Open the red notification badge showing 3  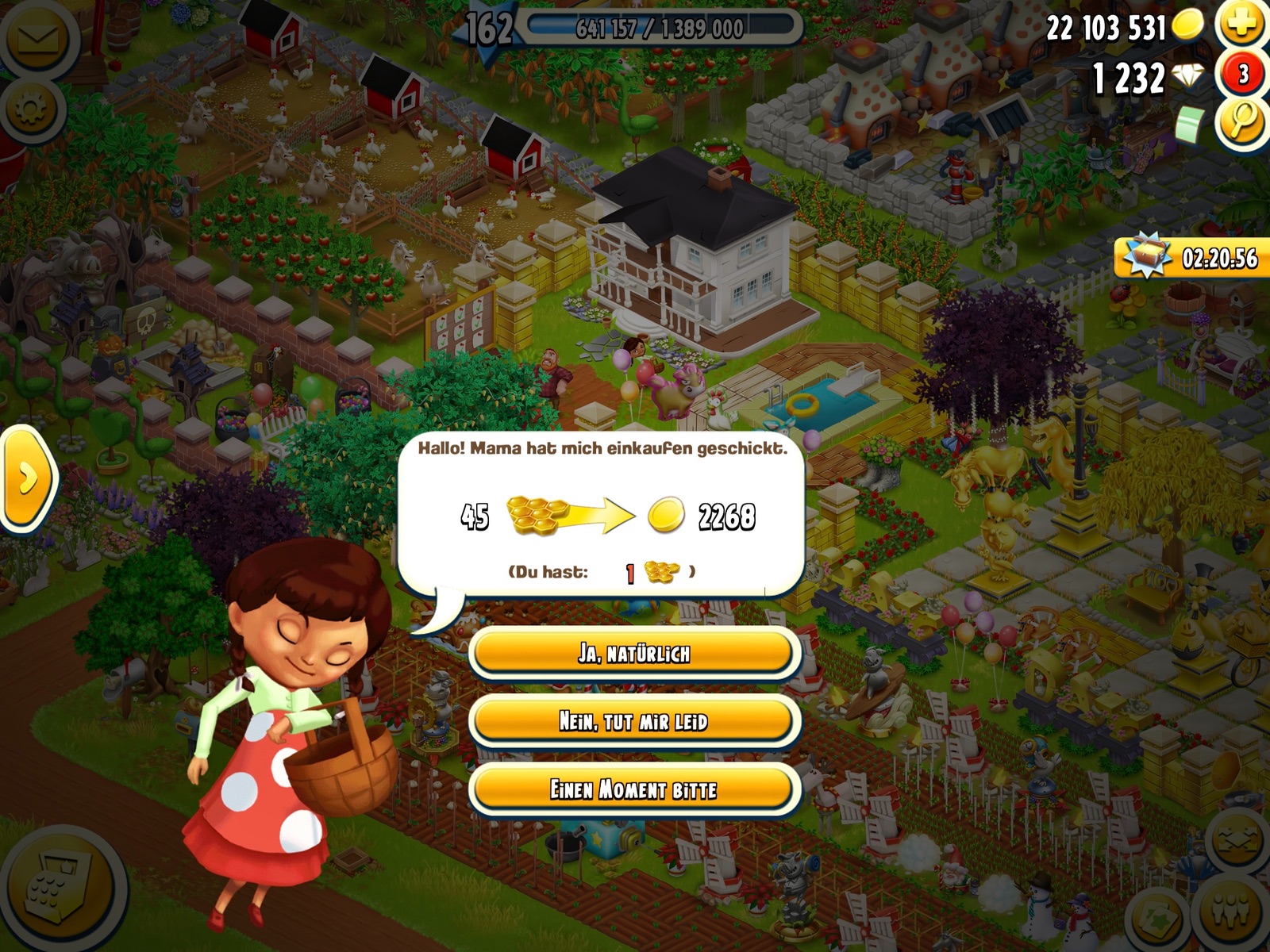pos(1242,75)
